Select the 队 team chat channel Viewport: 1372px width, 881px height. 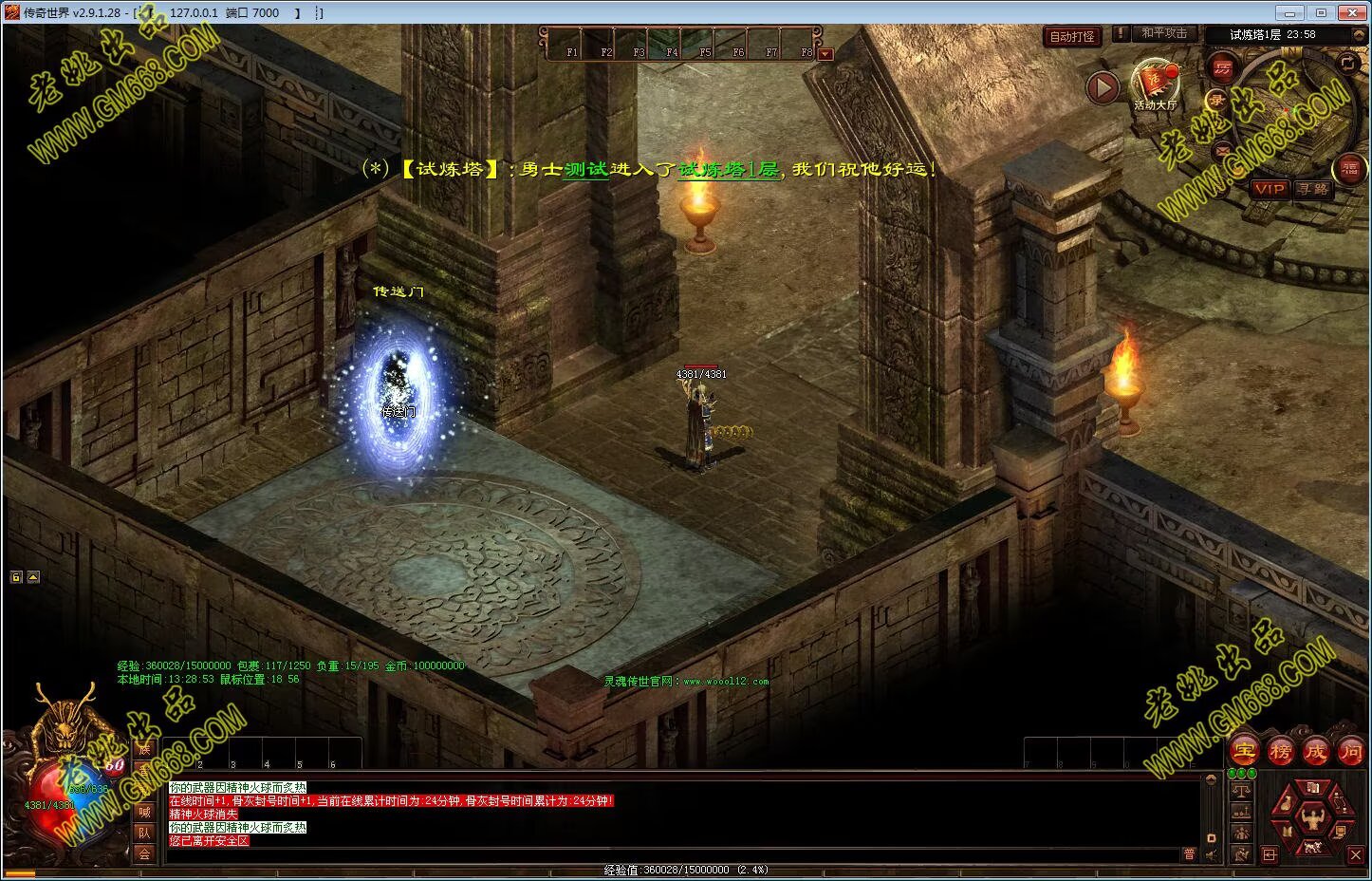click(x=144, y=833)
